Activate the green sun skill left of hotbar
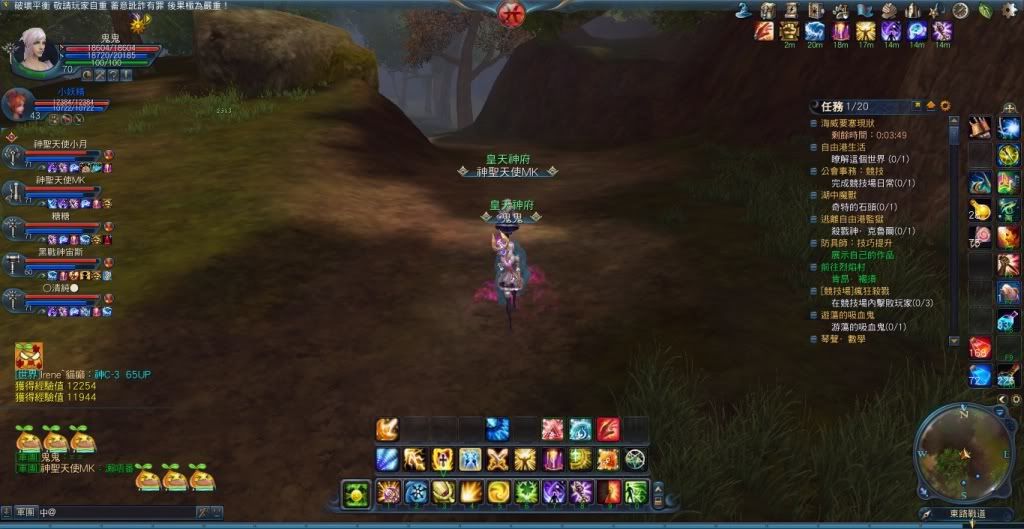This screenshot has height=529, width=1024. click(x=355, y=493)
